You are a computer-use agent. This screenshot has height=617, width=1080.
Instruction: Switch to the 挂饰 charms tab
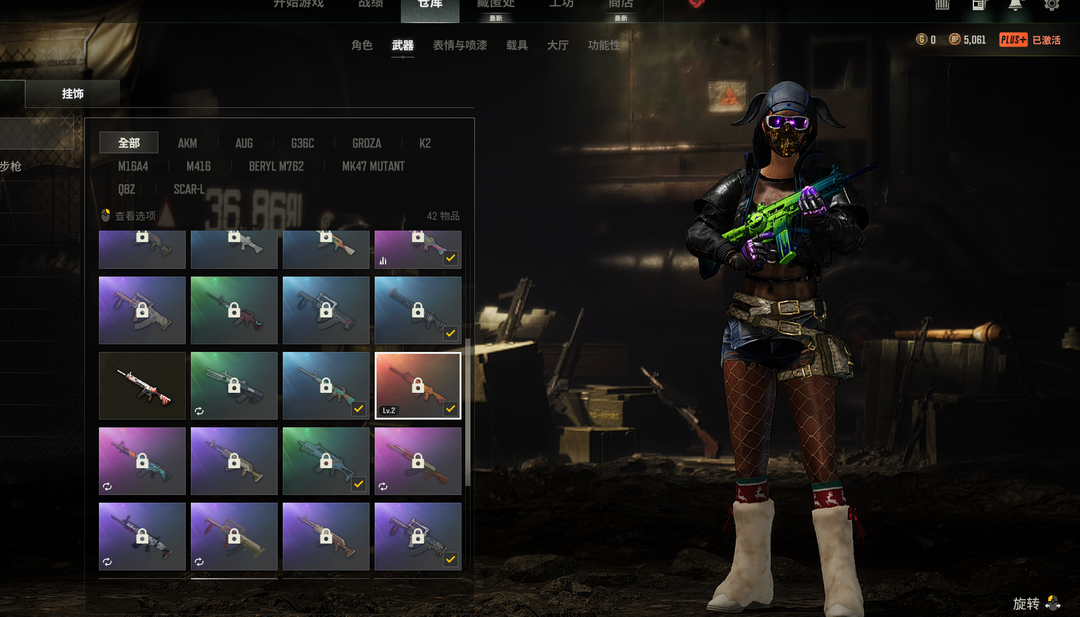[73, 94]
